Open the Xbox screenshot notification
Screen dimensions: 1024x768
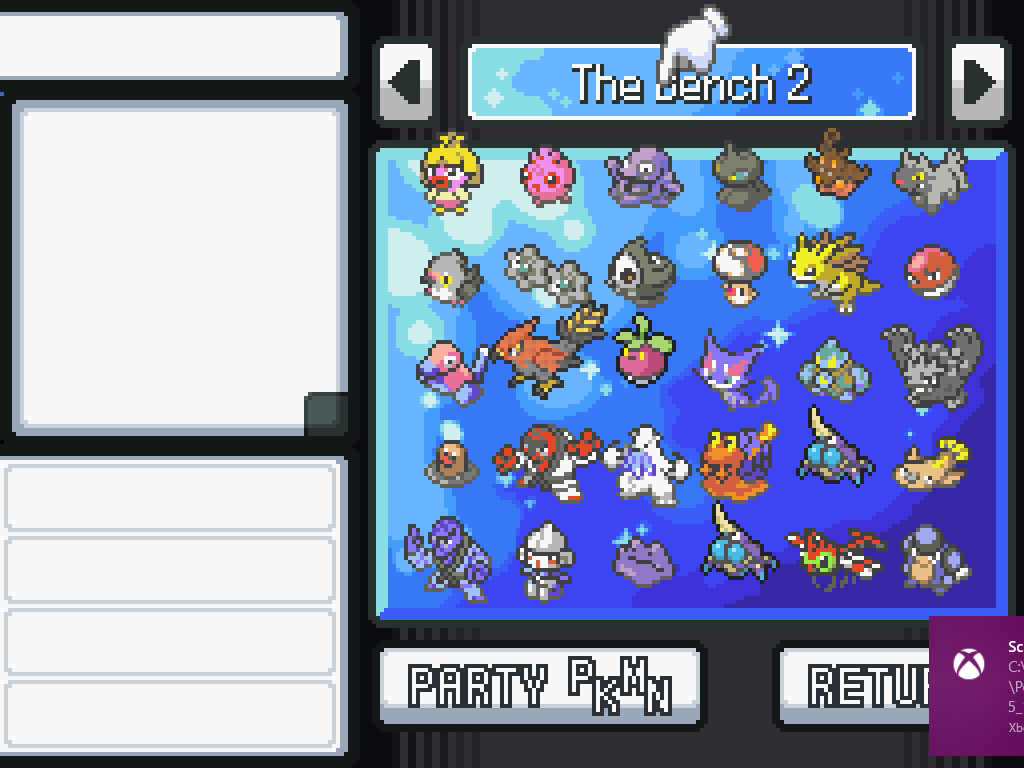click(977, 685)
